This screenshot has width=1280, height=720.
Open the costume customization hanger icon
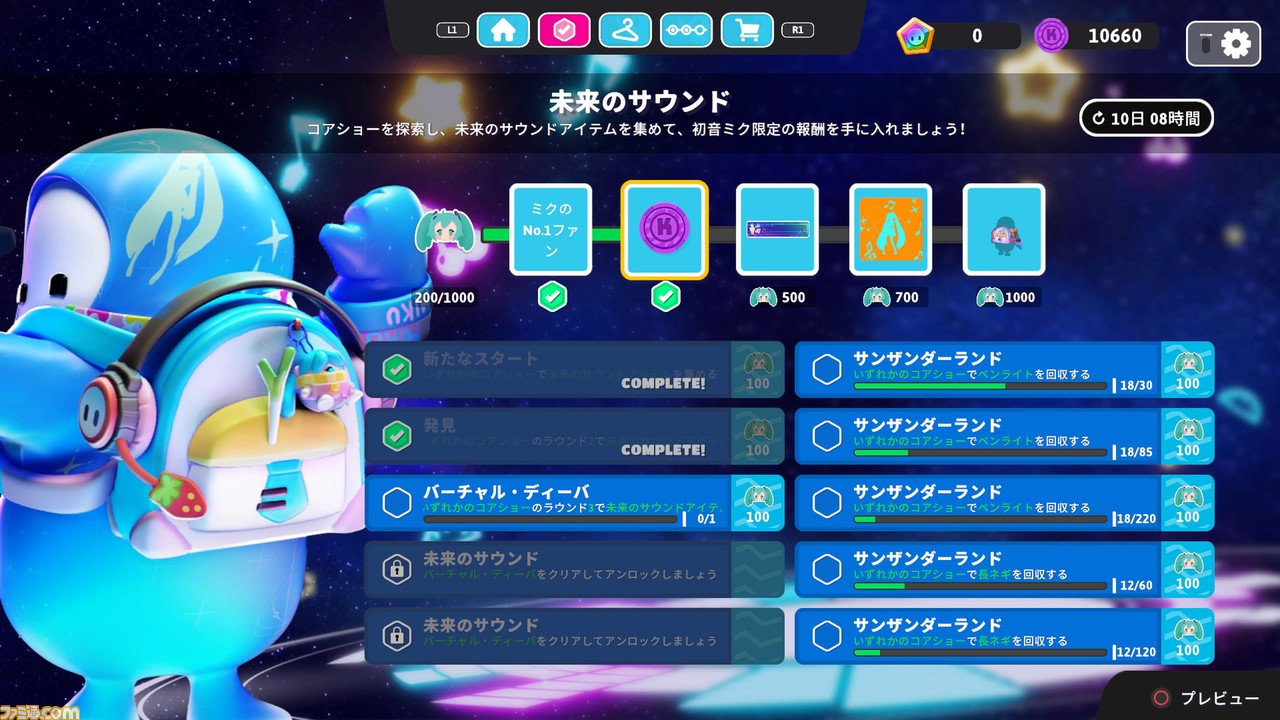click(626, 30)
